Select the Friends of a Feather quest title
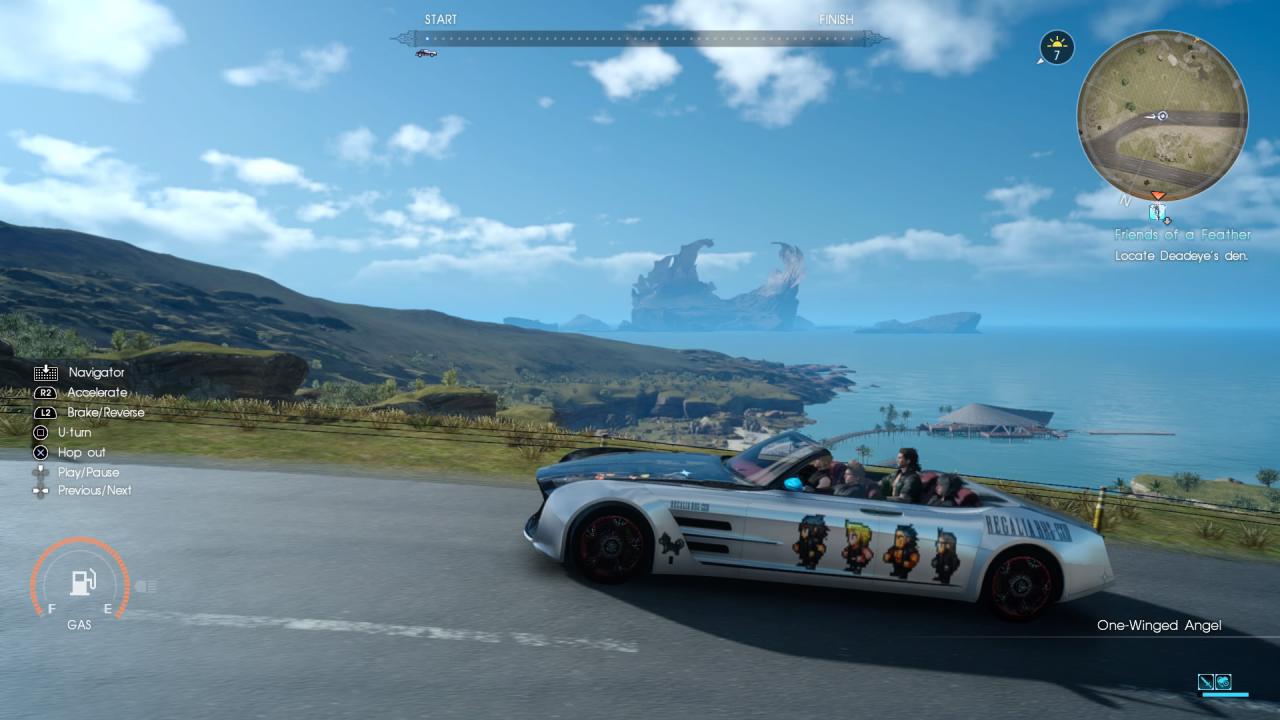Screen dimensions: 1280x720 pyautogui.click(x=1182, y=234)
